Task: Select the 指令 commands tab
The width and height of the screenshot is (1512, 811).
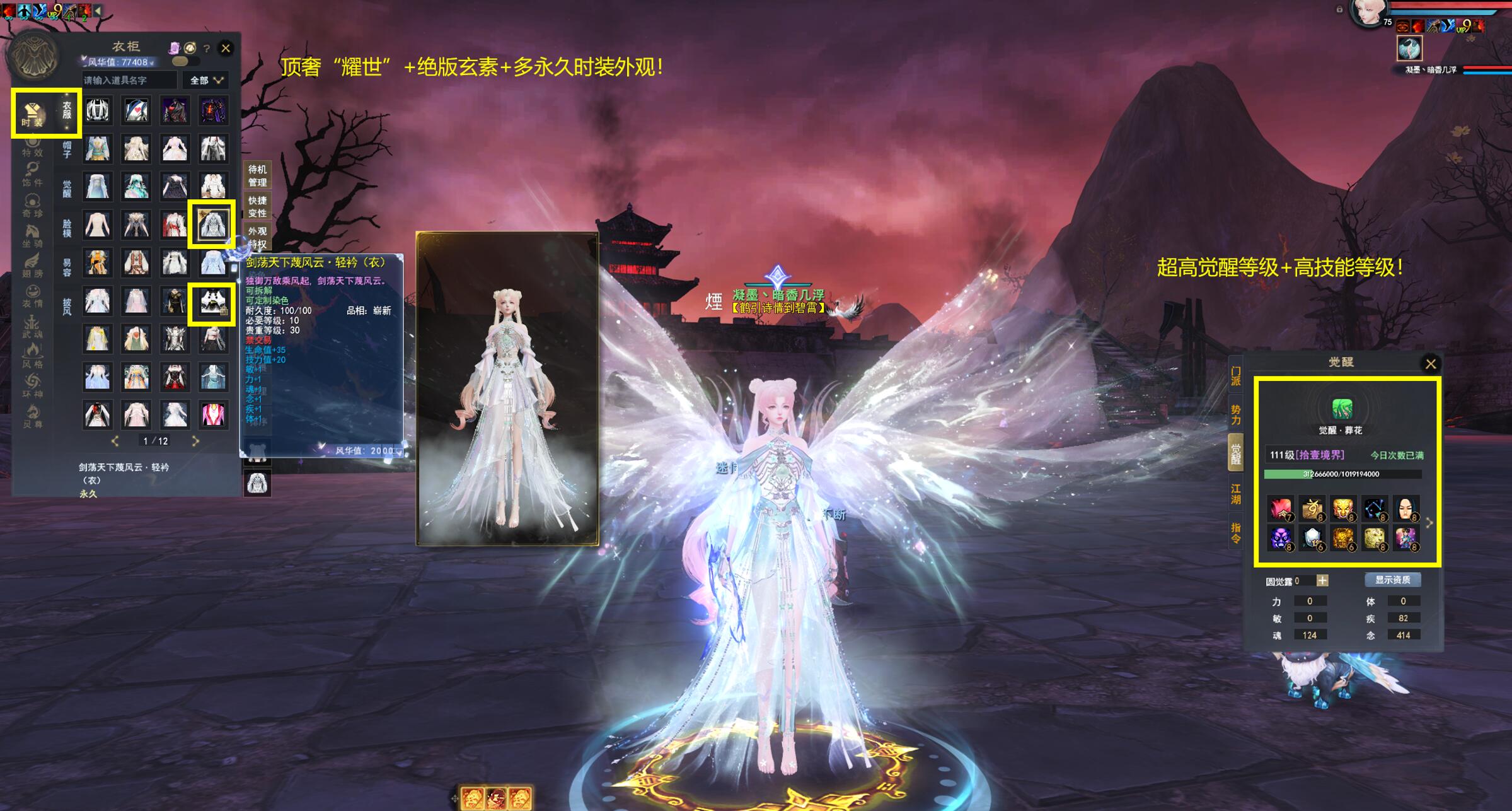Action: (1235, 533)
